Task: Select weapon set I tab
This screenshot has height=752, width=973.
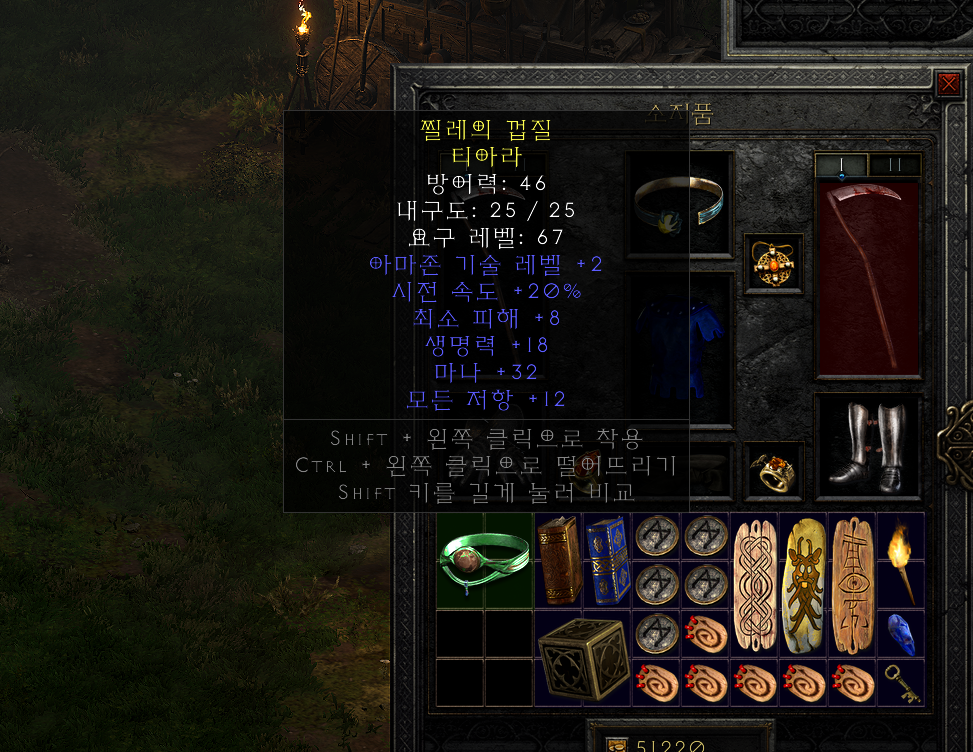Action: tap(841, 165)
